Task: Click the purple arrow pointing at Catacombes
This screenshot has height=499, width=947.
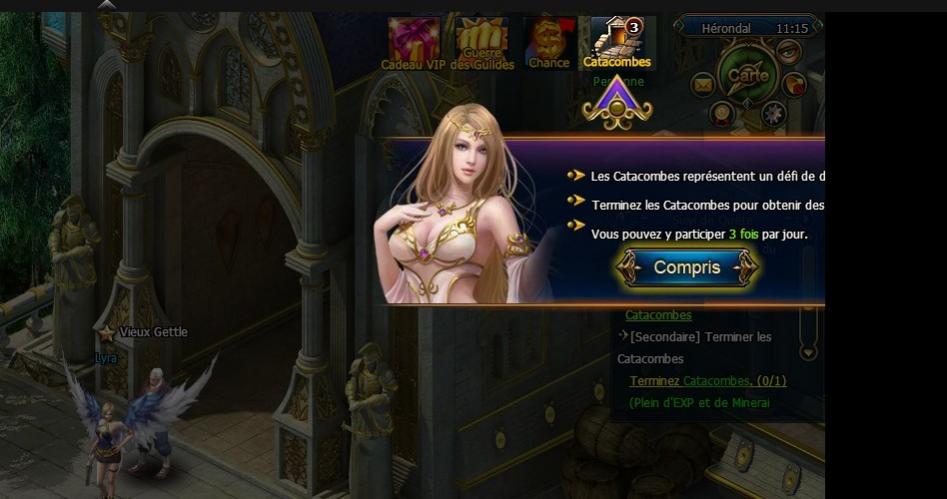Action: coord(618,103)
